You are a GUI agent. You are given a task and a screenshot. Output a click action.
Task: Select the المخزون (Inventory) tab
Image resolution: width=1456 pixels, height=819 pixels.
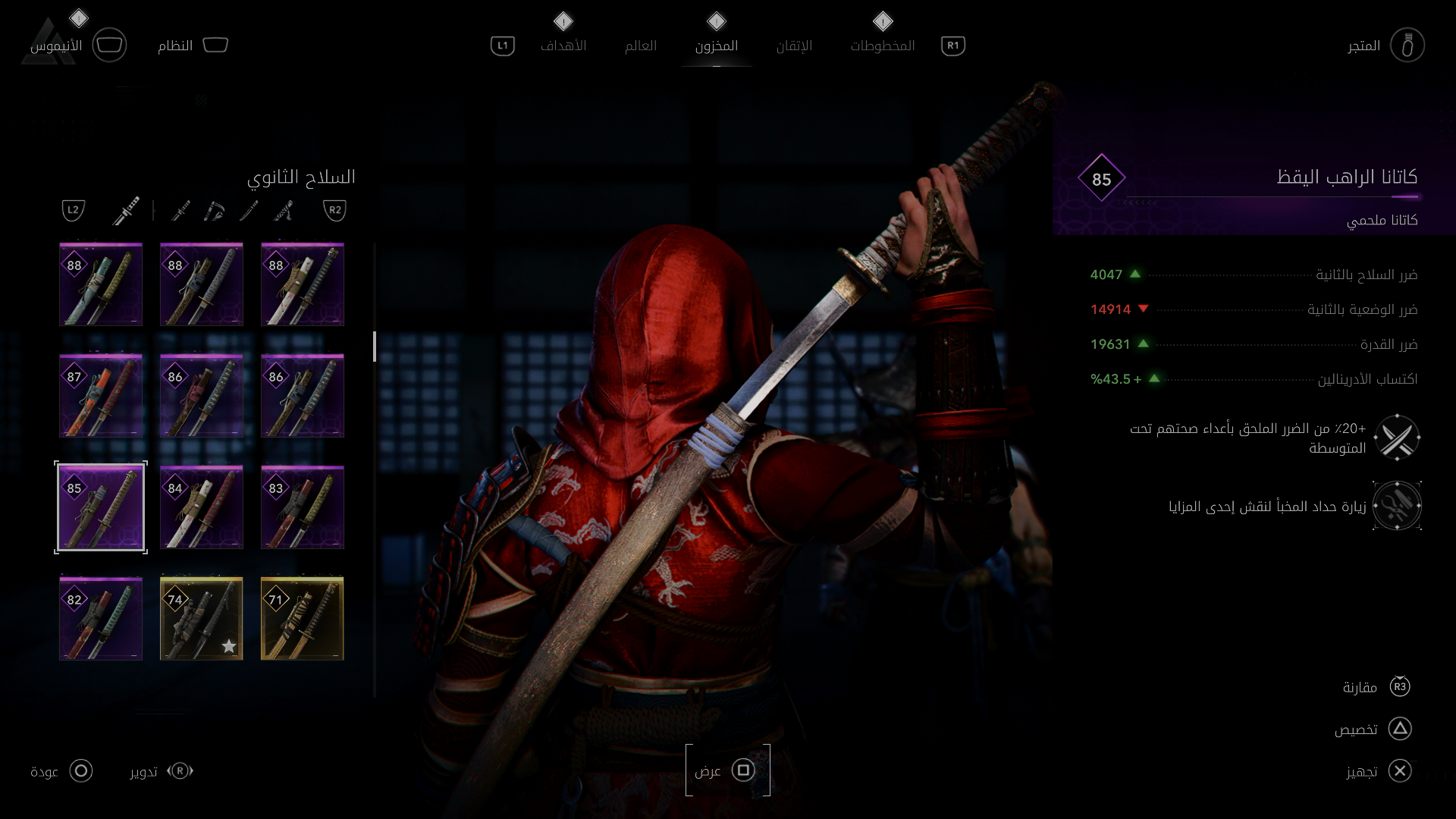click(716, 45)
